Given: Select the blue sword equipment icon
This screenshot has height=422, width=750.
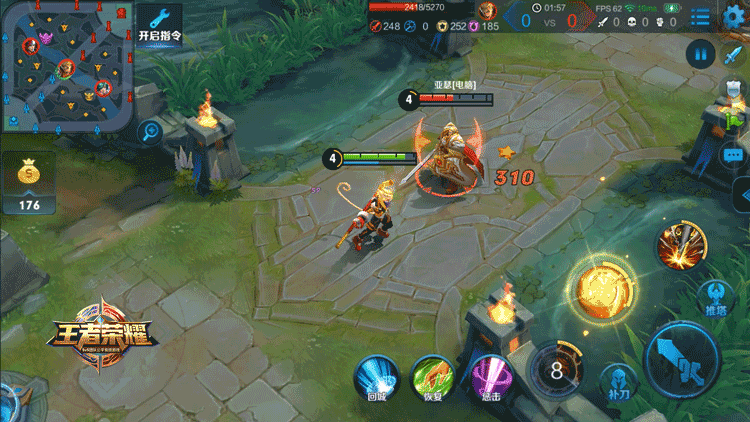Looking at the screenshot, I should [735, 55].
